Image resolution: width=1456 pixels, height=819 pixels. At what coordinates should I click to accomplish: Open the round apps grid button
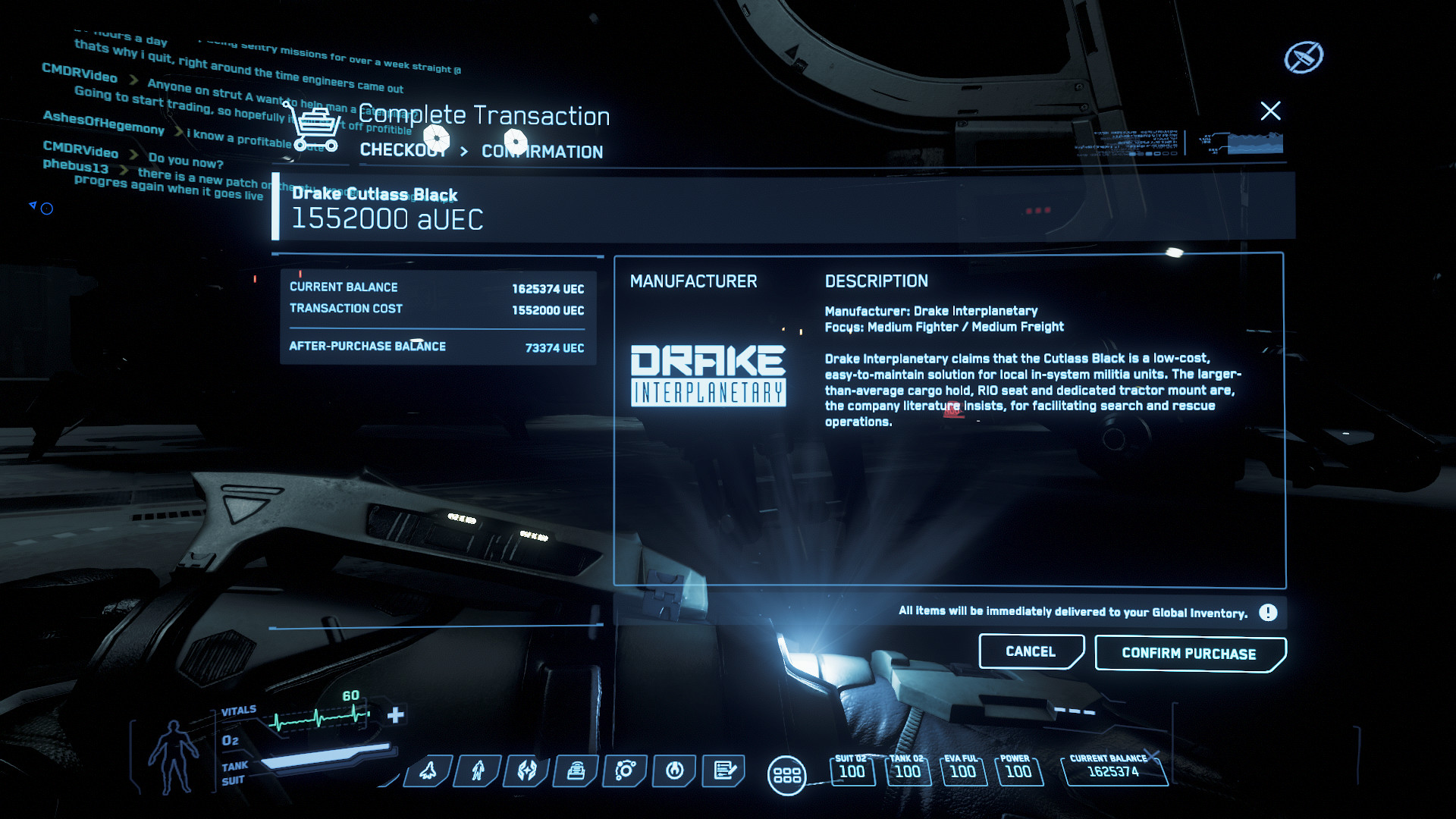coord(786,776)
